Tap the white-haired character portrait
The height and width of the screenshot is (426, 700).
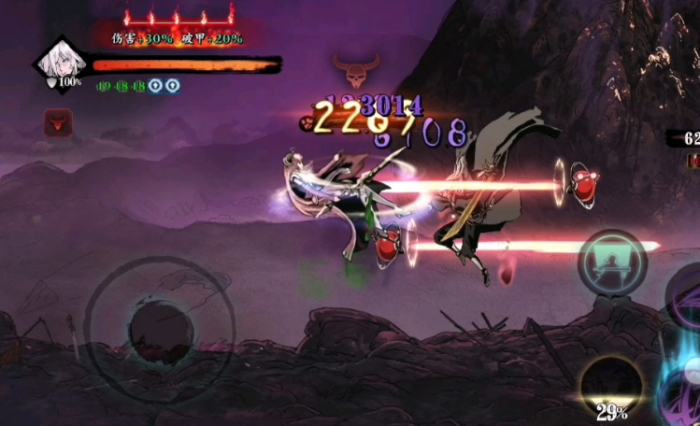(x=59, y=62)
